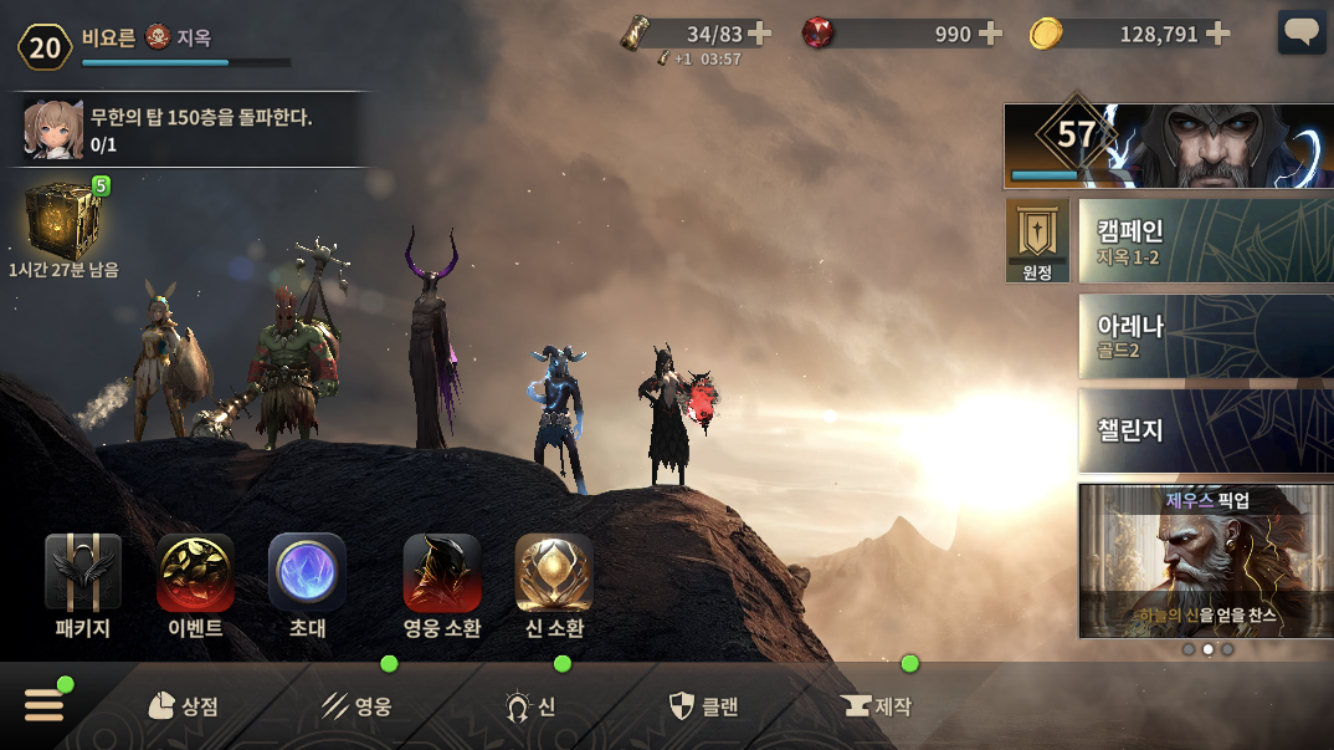Open the 상점 shop tab
Viewport: 1334px width, 750px height.
point(183,707)
